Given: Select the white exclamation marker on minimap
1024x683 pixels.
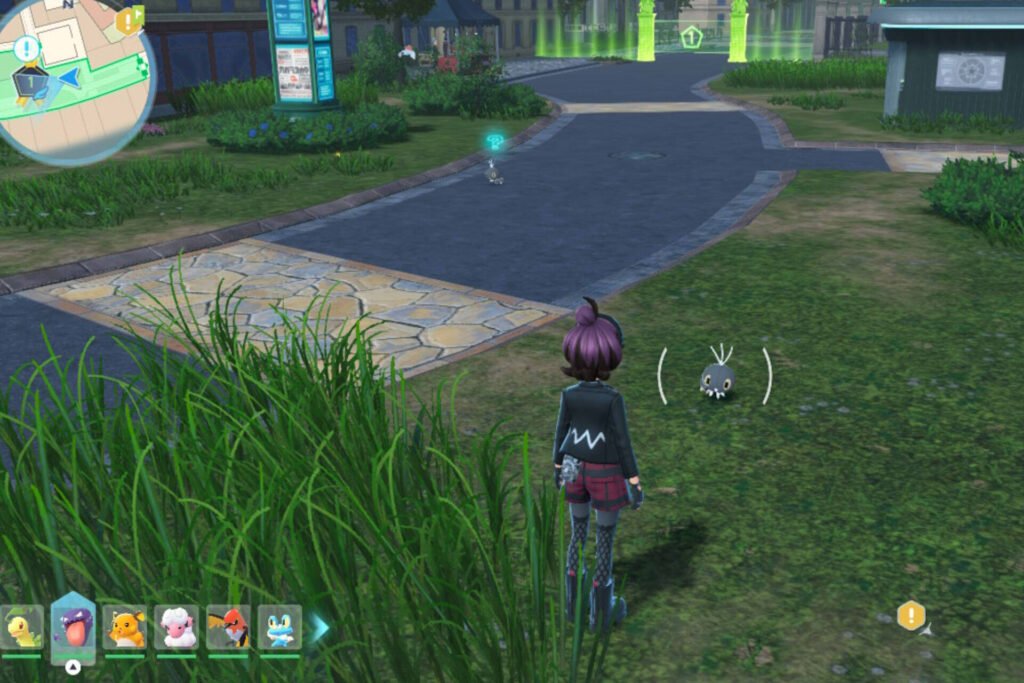Looking at the screenshot, I should tap(27, 48).
